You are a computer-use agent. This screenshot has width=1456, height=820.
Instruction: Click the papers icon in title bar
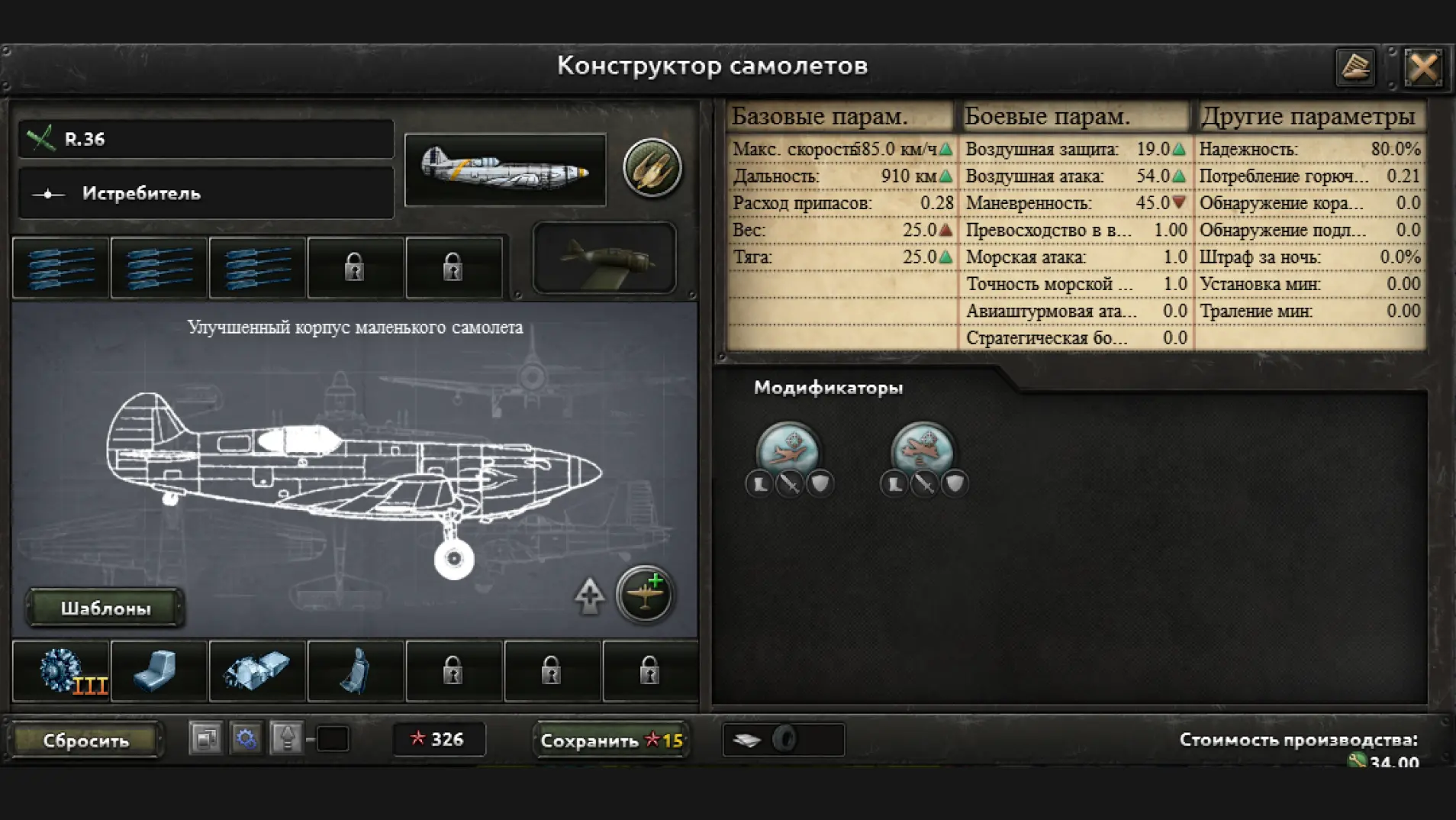click(x=1355, y=68)
